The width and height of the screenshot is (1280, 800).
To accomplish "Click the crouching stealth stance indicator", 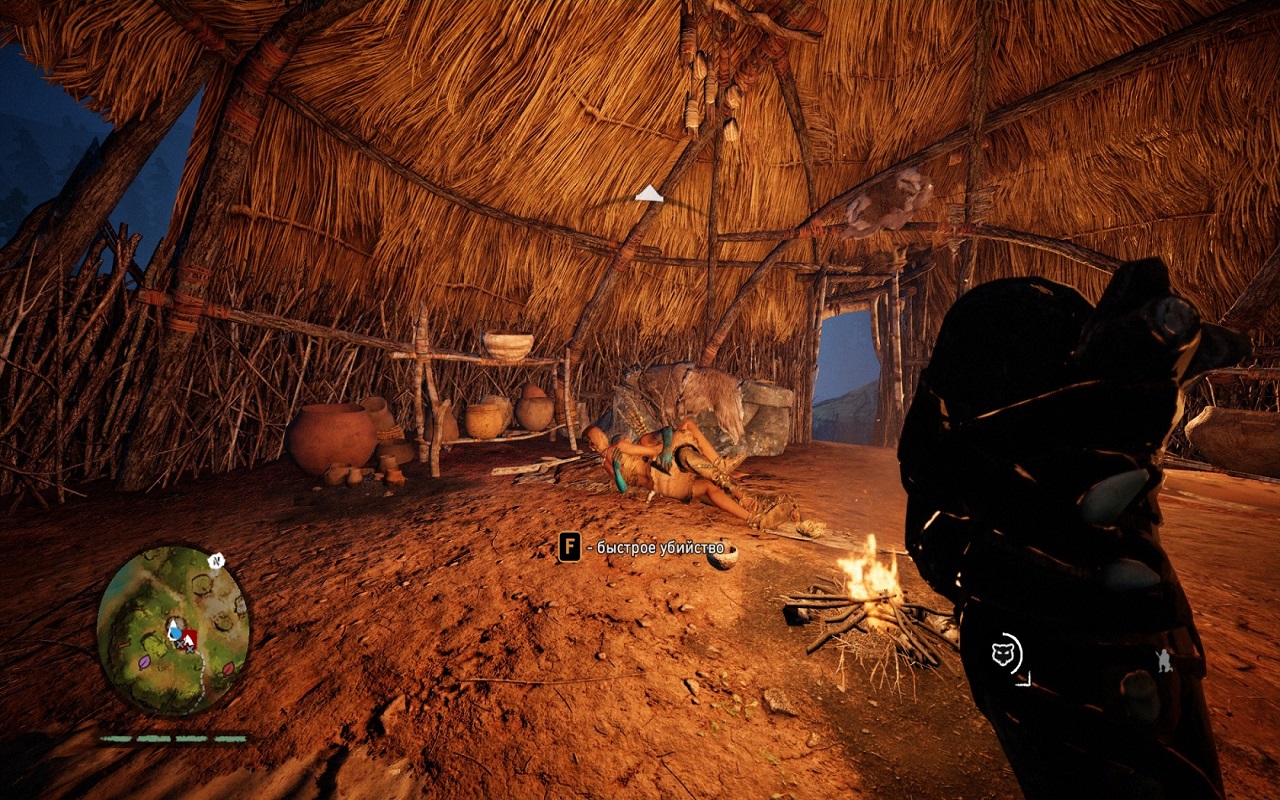I will tap(1164, 661).
